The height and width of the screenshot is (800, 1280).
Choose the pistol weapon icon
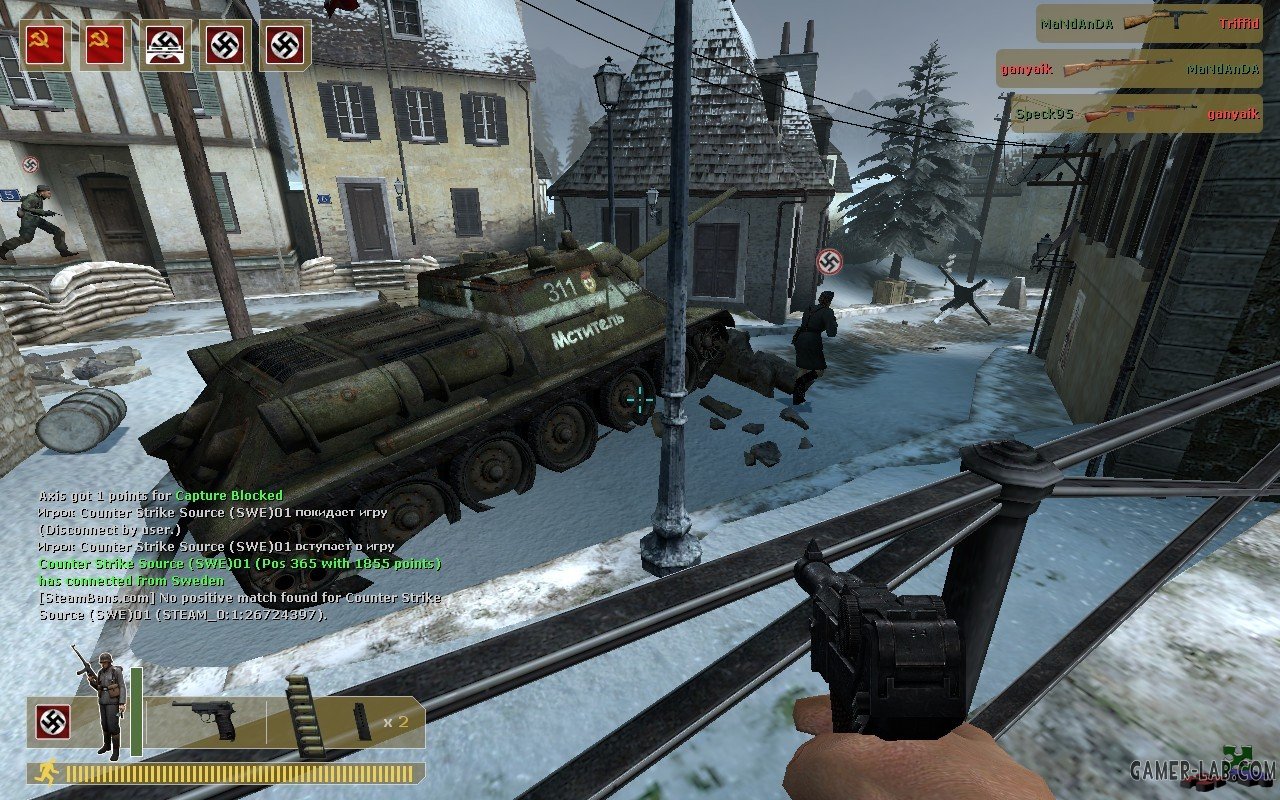pyautogui.click(x=204, y=718)
